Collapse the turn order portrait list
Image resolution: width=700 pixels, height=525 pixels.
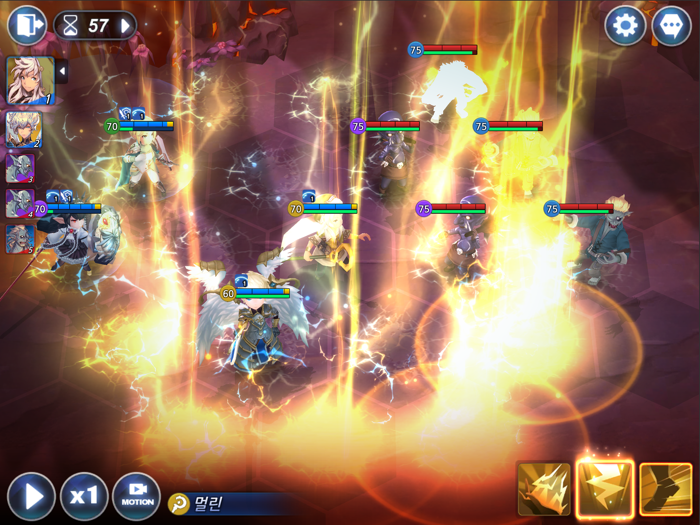click(62, 71)
